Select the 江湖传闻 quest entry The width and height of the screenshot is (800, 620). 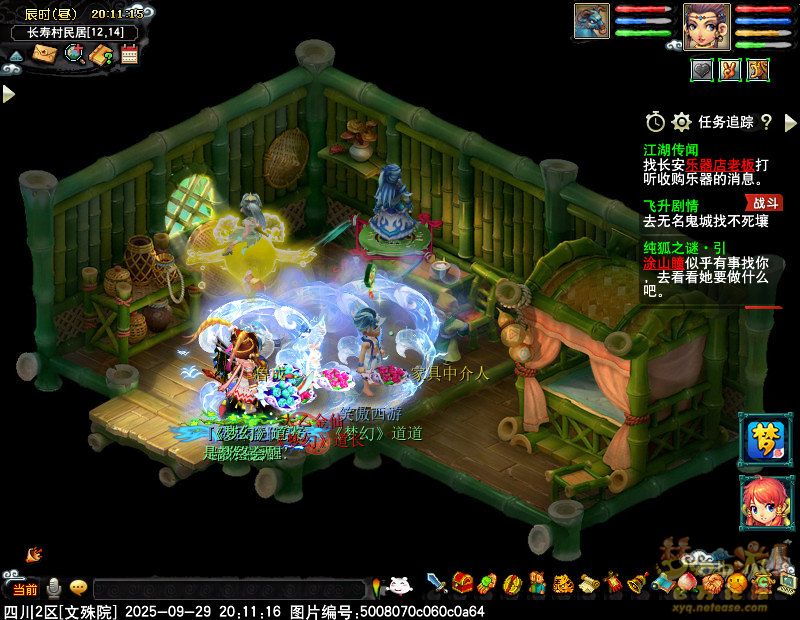pos(671,149)
